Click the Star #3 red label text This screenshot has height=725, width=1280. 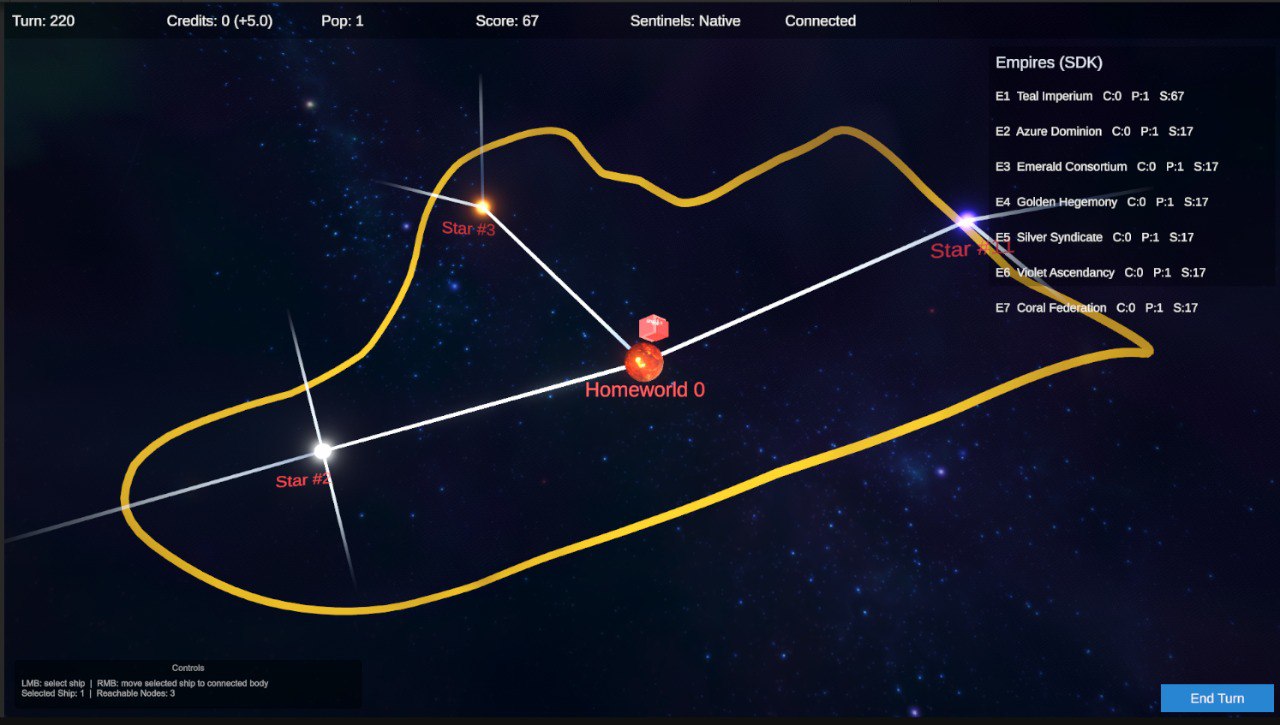[x=469, y=228]
